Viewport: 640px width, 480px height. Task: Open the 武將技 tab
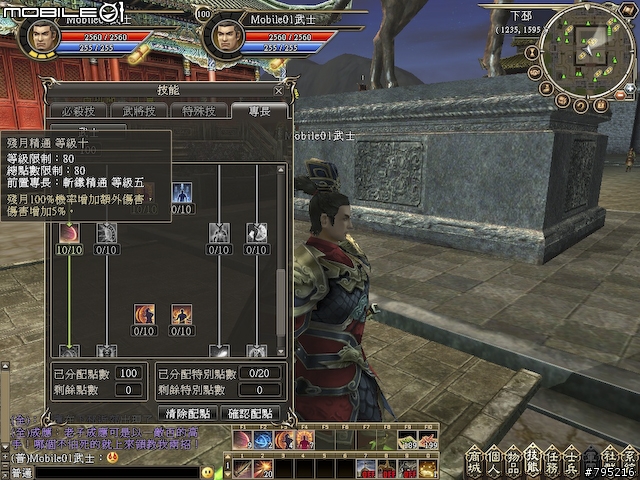(134, 111)
